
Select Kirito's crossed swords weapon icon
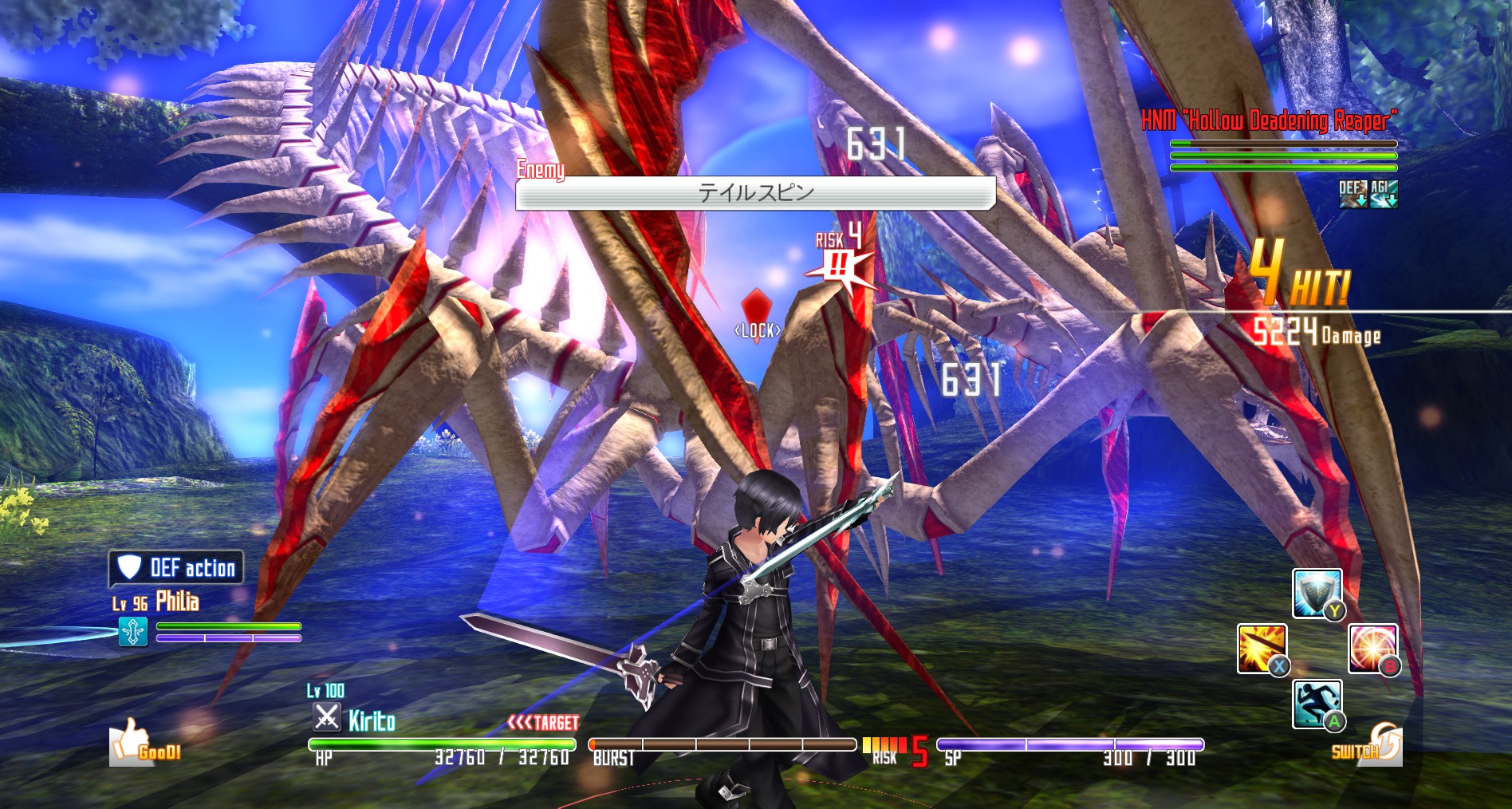(326, 717)
